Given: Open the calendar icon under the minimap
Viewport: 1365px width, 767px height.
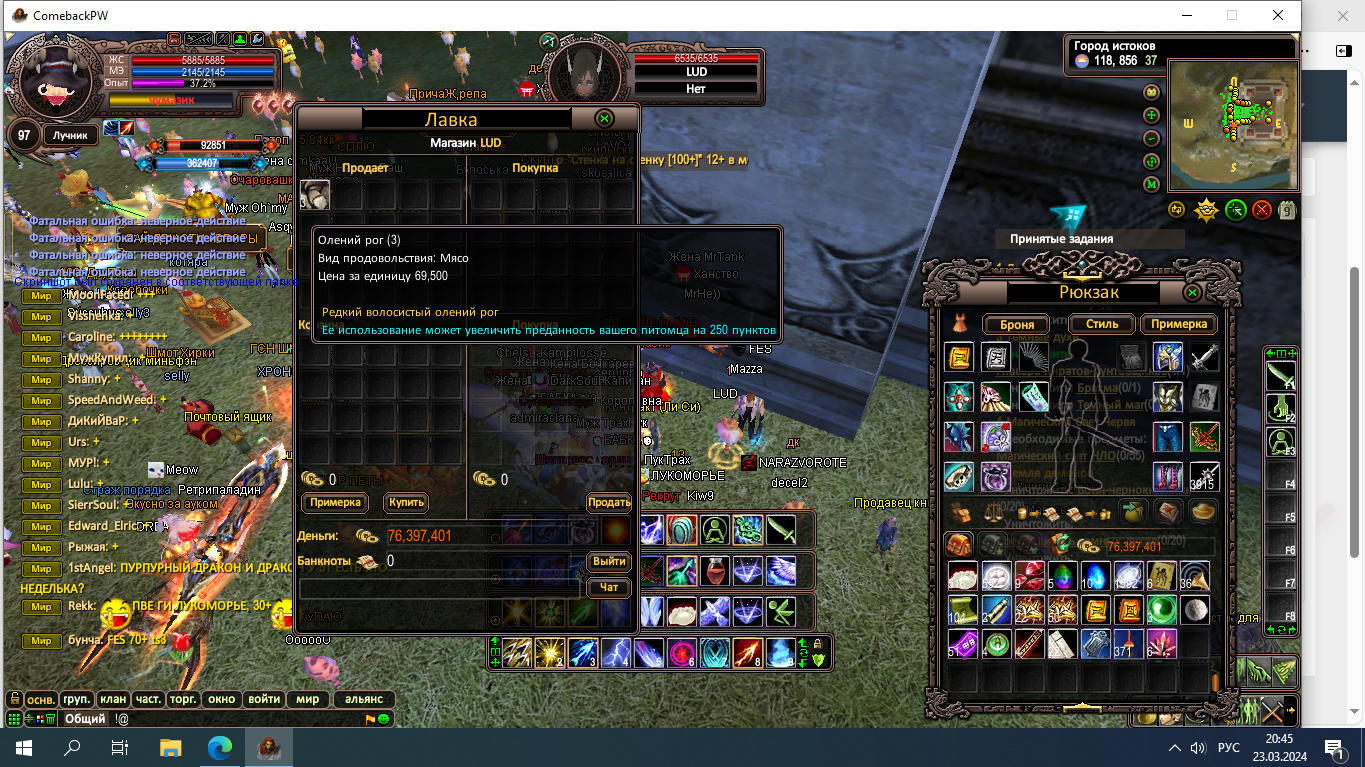Looking at the screenshot, I should [1287, 210].
